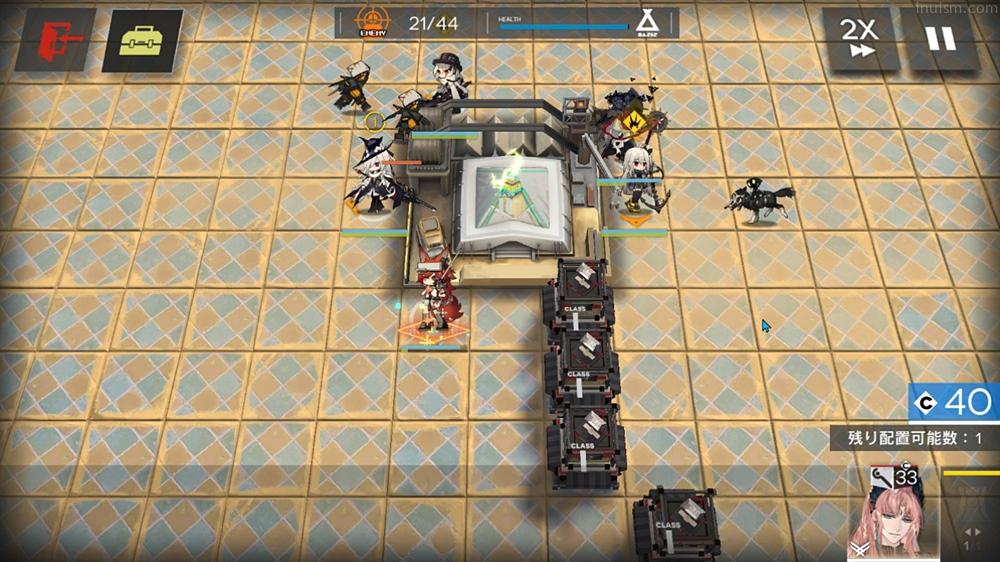Select the pink-haired operator card
The width and height of the screenshot is (1000, 562).
pyautogui.click(x=893, y=512)
